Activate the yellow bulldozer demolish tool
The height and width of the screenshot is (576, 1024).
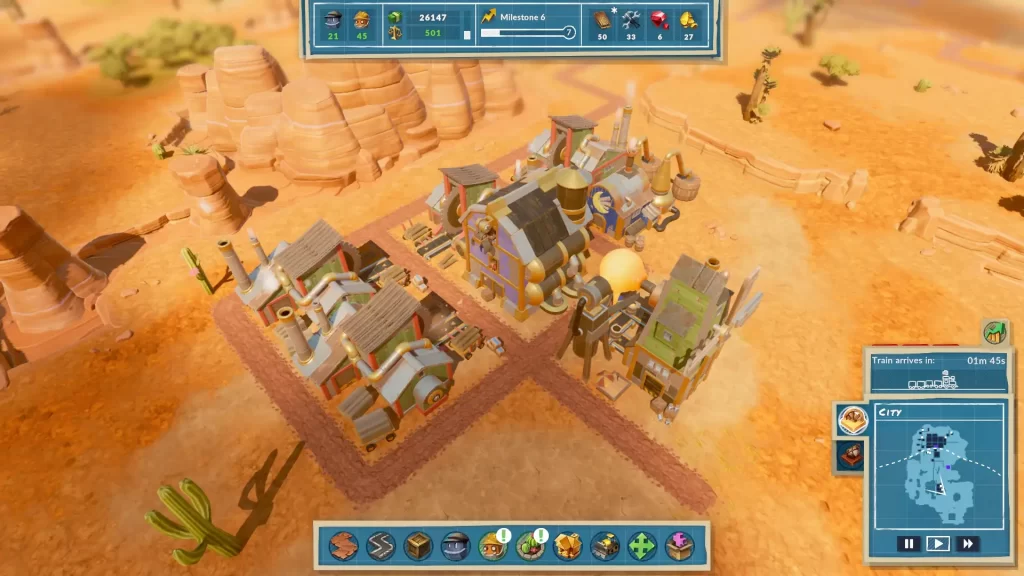click(x=604, y=545)
